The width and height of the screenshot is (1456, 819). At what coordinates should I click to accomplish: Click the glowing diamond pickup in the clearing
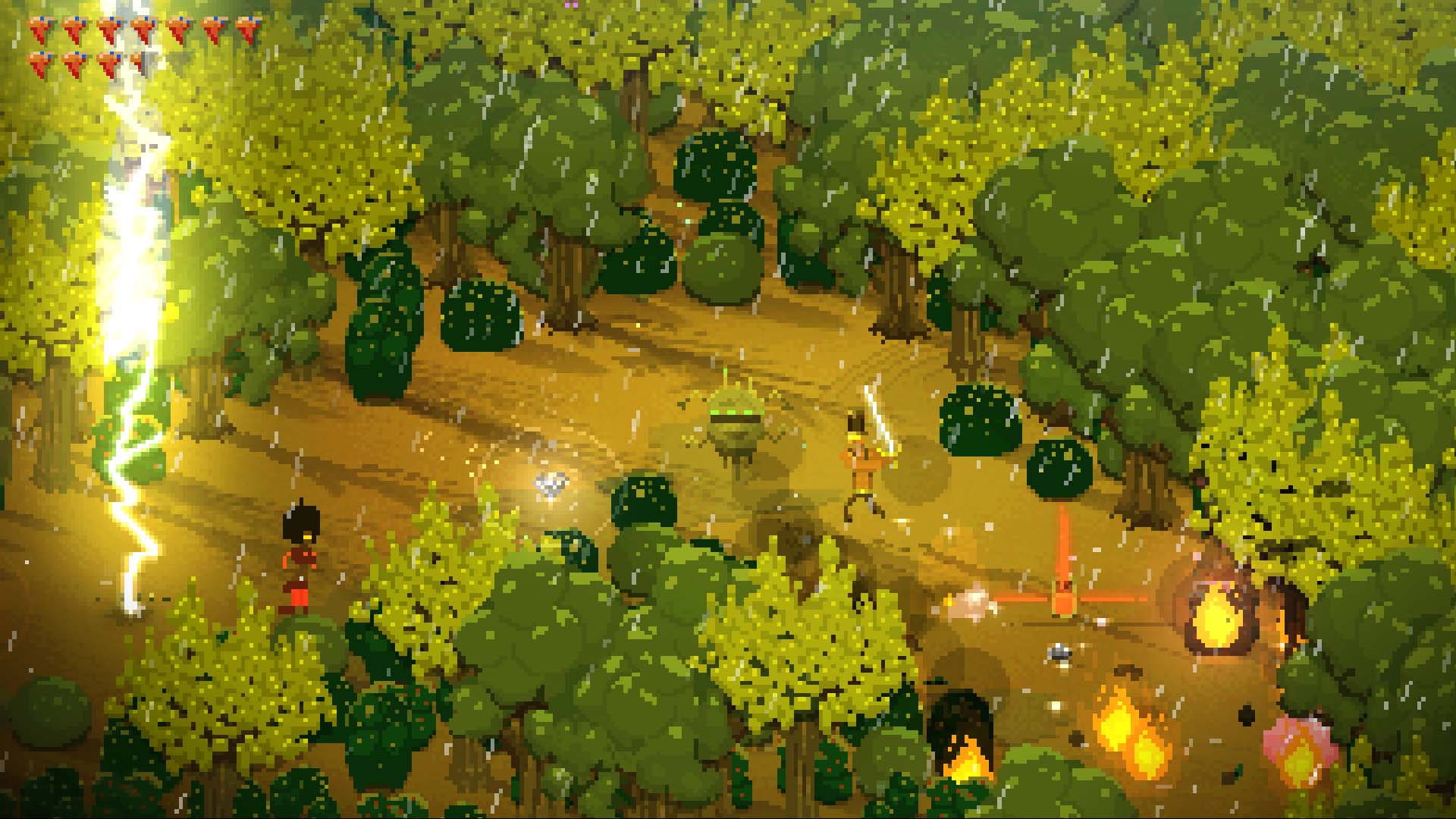(x=552, y=485)
